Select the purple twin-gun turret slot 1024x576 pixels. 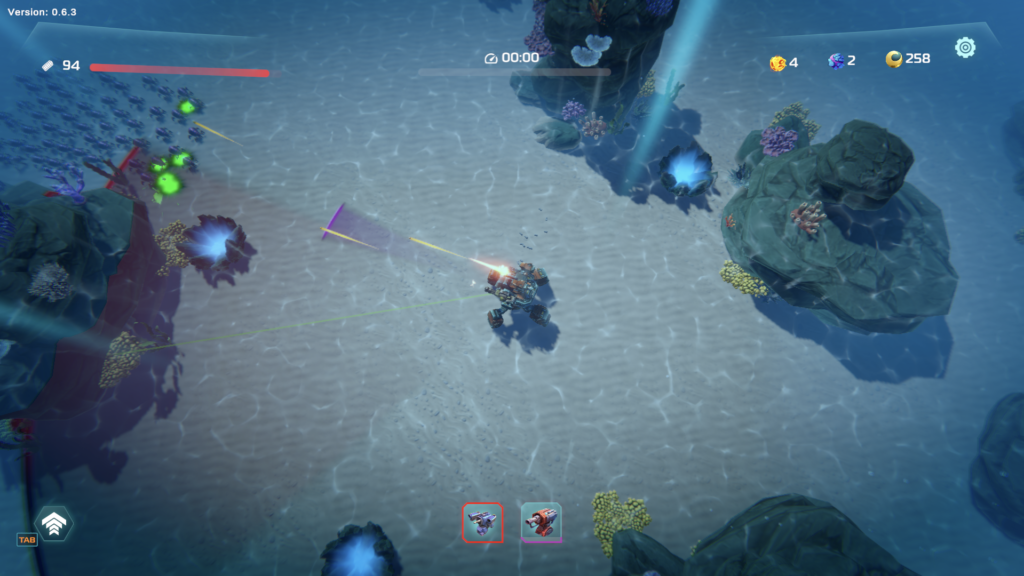click(483, 521)
